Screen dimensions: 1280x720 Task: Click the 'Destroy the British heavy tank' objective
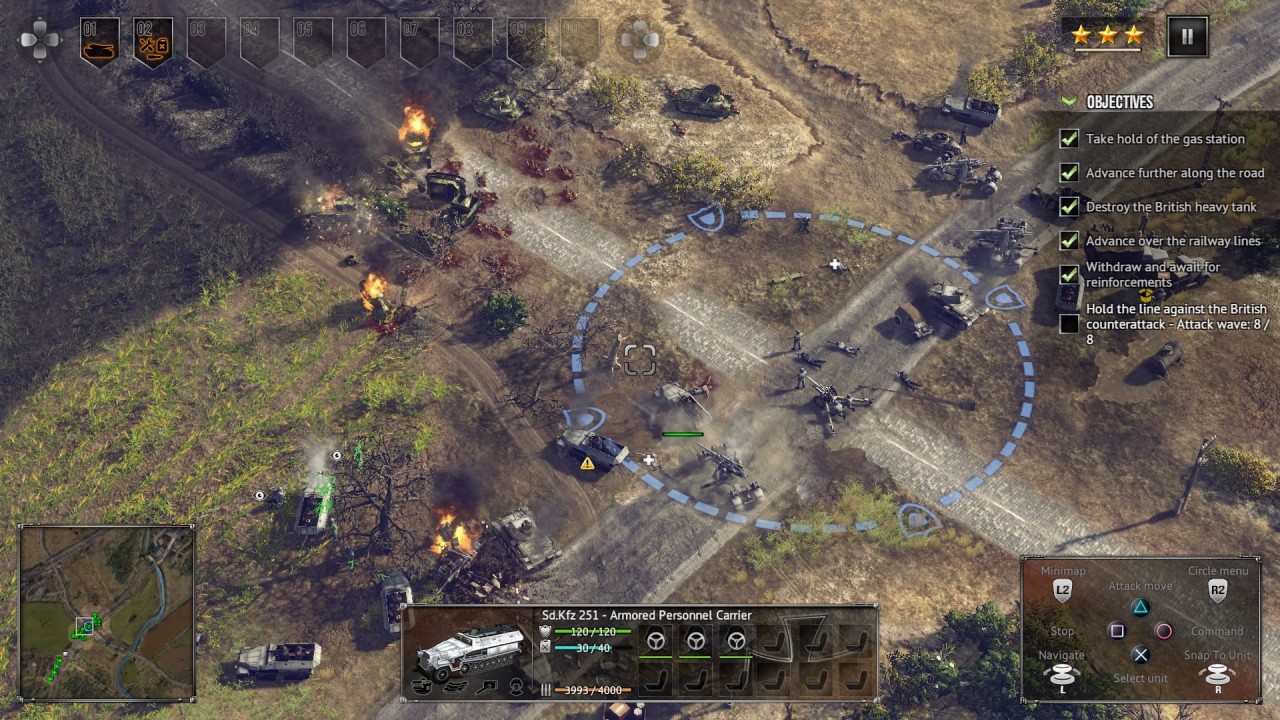click(x=1171, y=207)
